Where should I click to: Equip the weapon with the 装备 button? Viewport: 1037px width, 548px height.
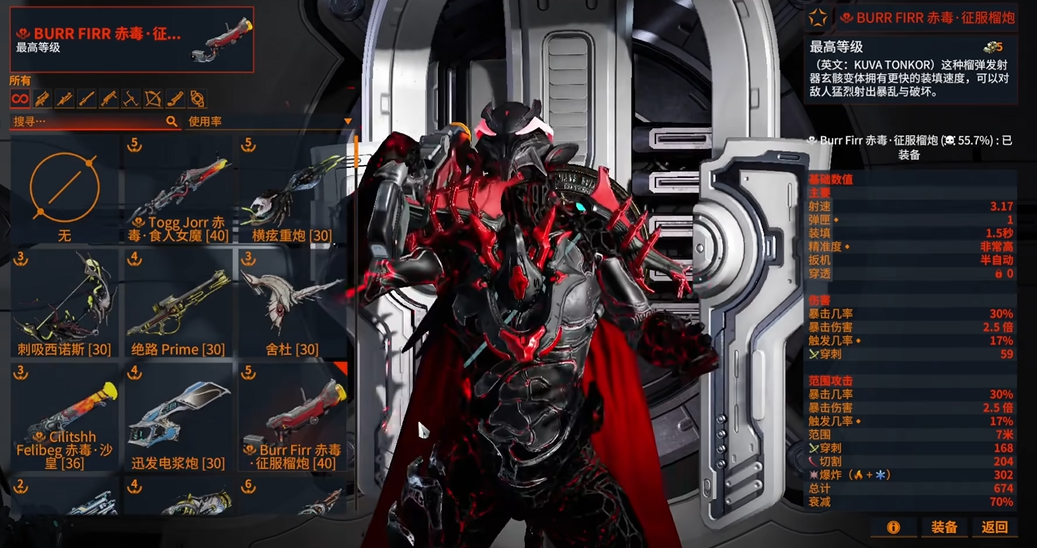944,527
